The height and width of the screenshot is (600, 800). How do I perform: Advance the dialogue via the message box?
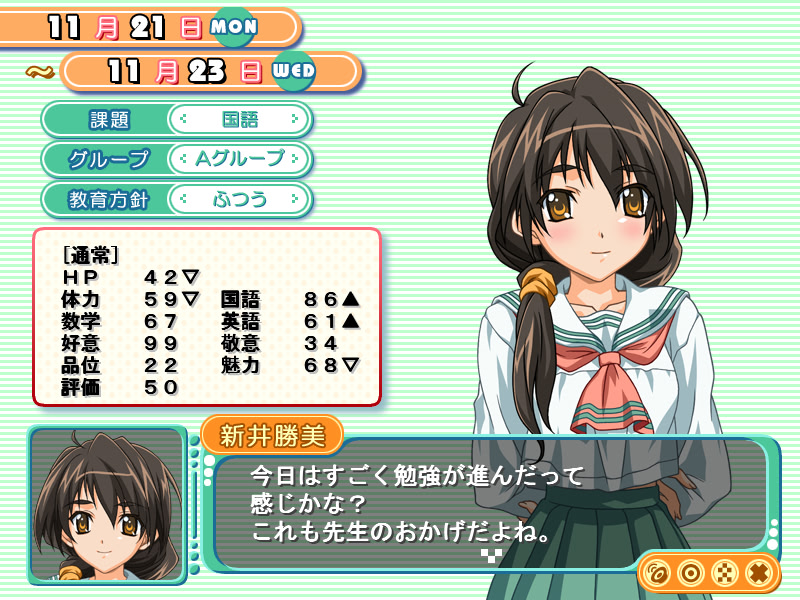coord(488,498)
